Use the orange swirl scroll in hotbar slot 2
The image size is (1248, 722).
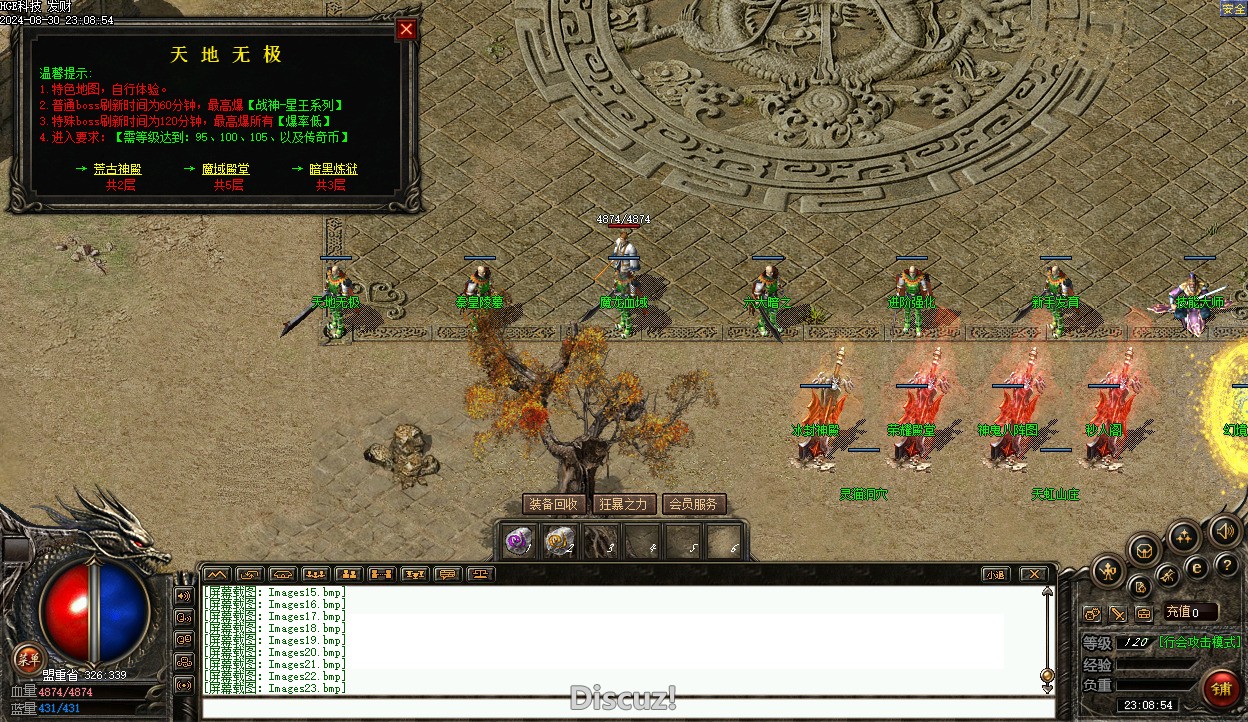559,542
